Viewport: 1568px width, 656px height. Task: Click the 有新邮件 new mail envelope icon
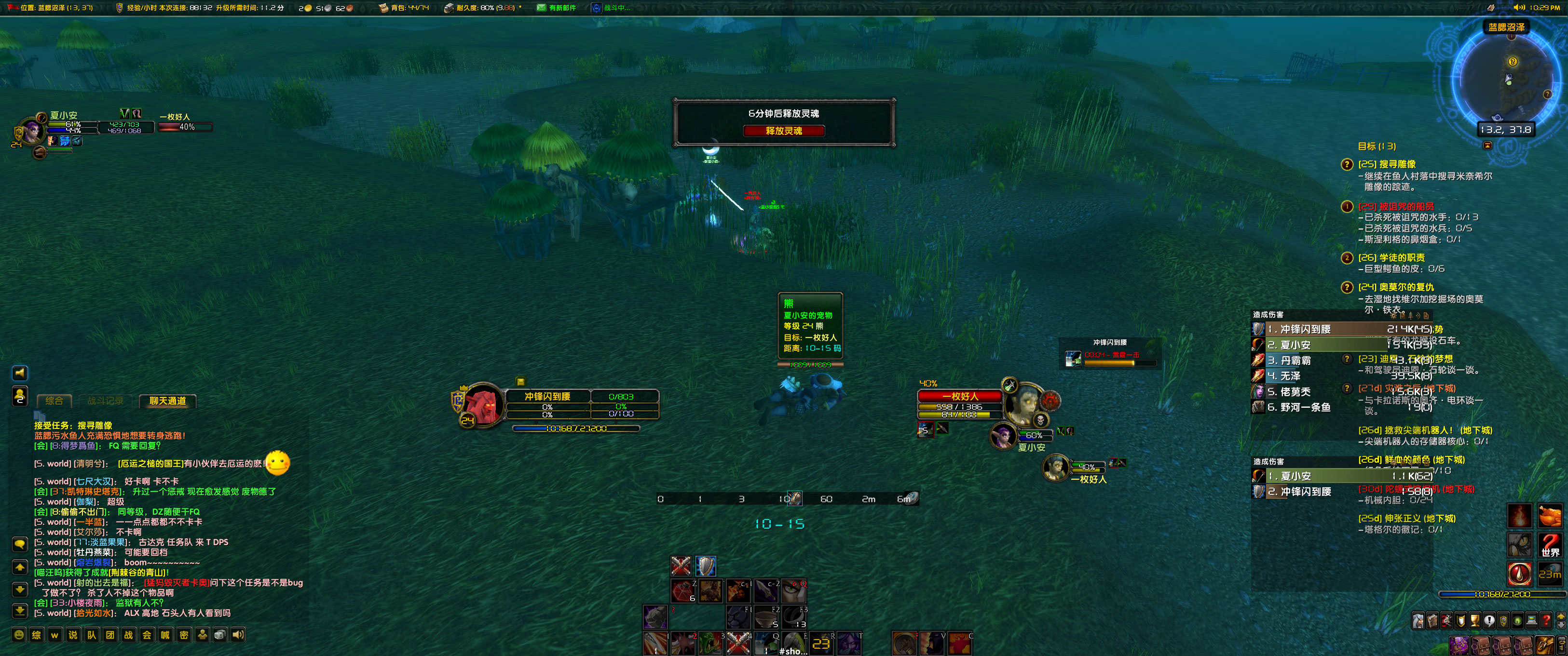click(541, 8)
